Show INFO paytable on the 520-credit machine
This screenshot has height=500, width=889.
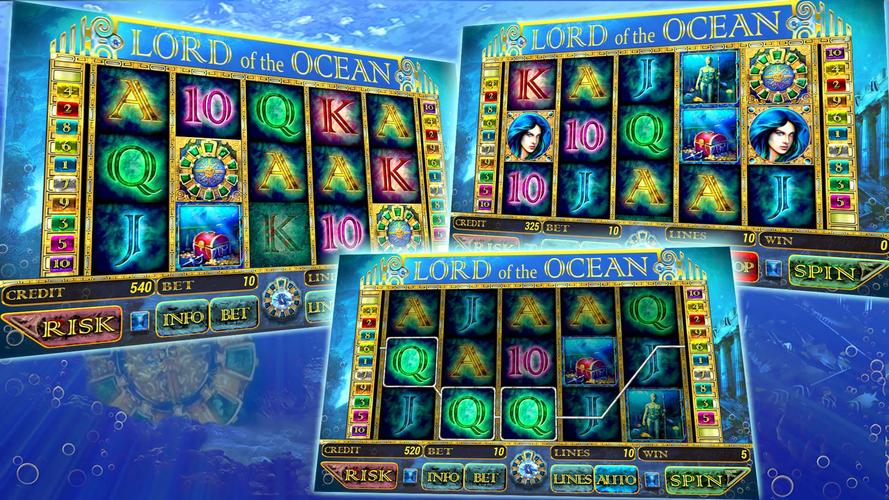[x=440, y=479]
